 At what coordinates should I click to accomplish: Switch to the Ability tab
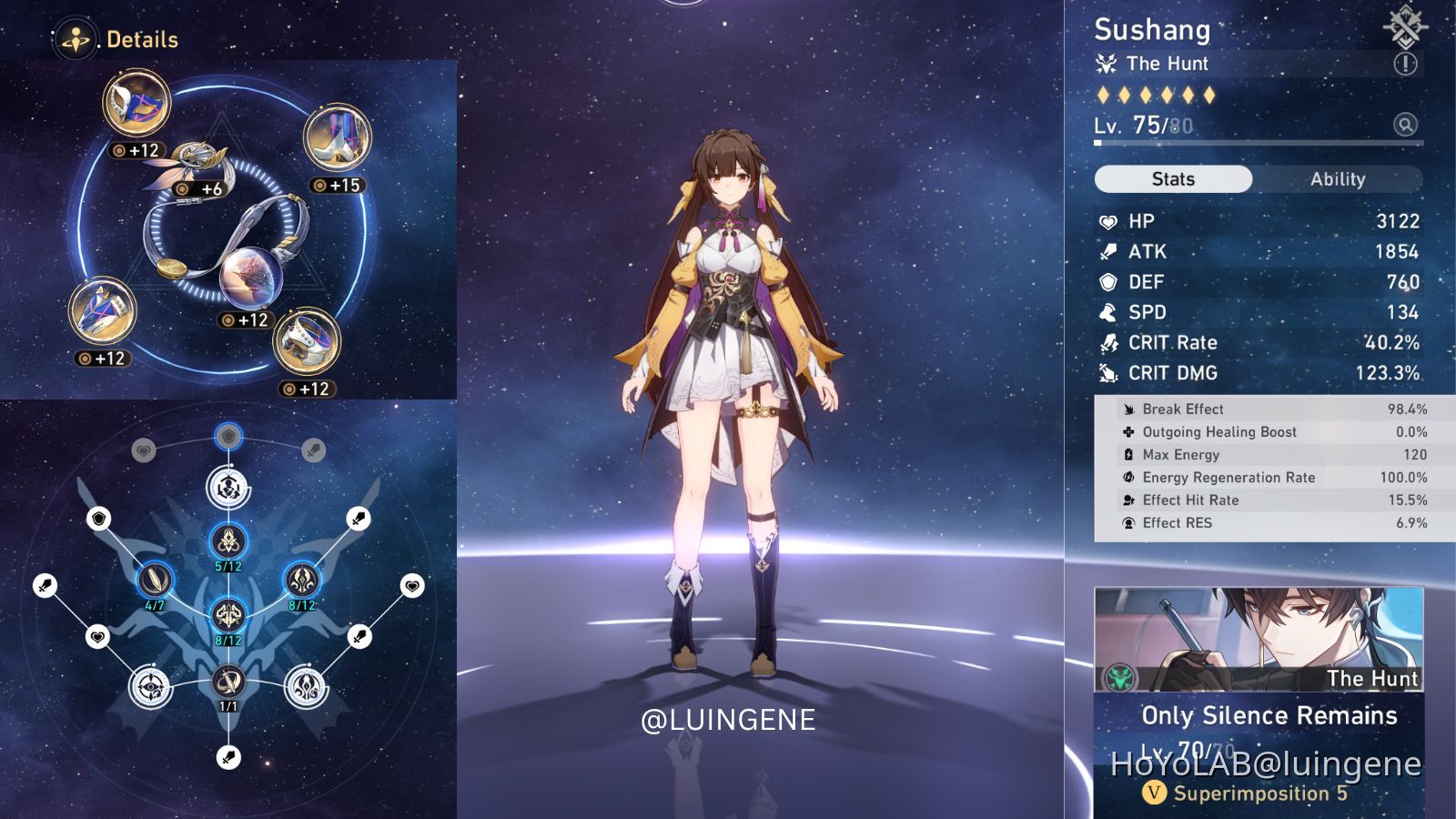click(1337, 179)
